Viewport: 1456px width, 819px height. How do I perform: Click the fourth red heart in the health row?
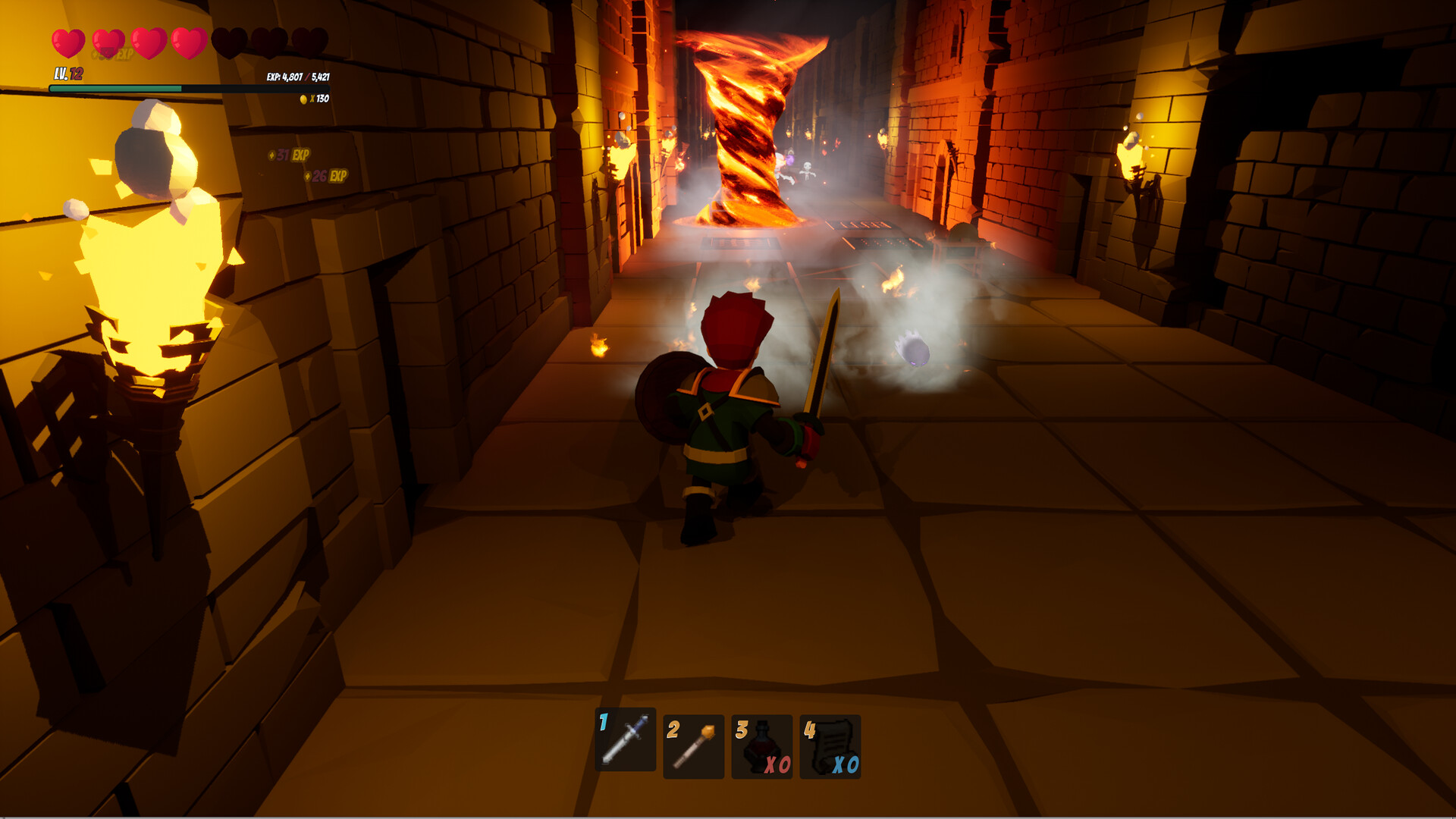click(x=189, y=42)
